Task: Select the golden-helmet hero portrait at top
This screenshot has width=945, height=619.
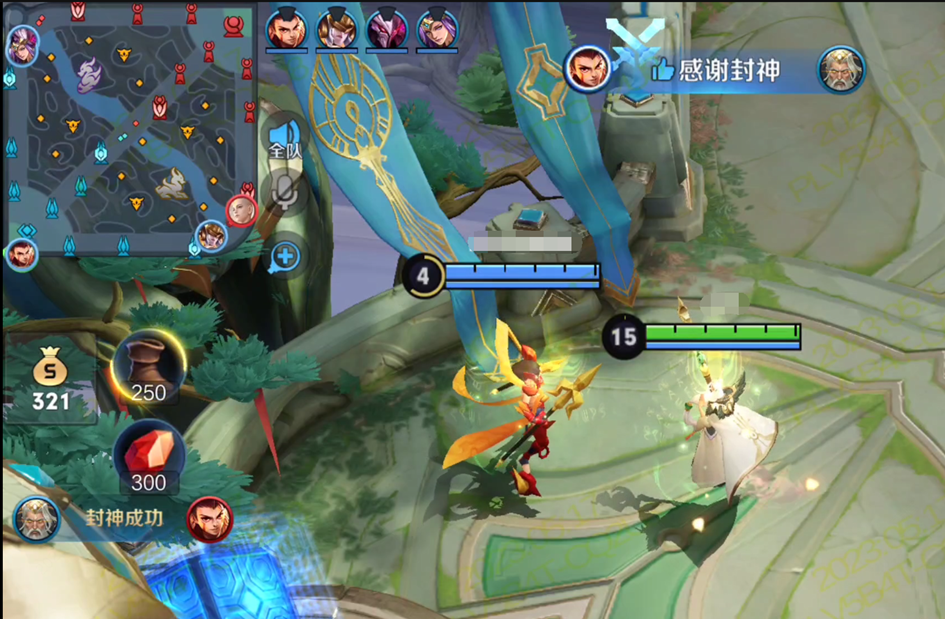Action: 336,29
